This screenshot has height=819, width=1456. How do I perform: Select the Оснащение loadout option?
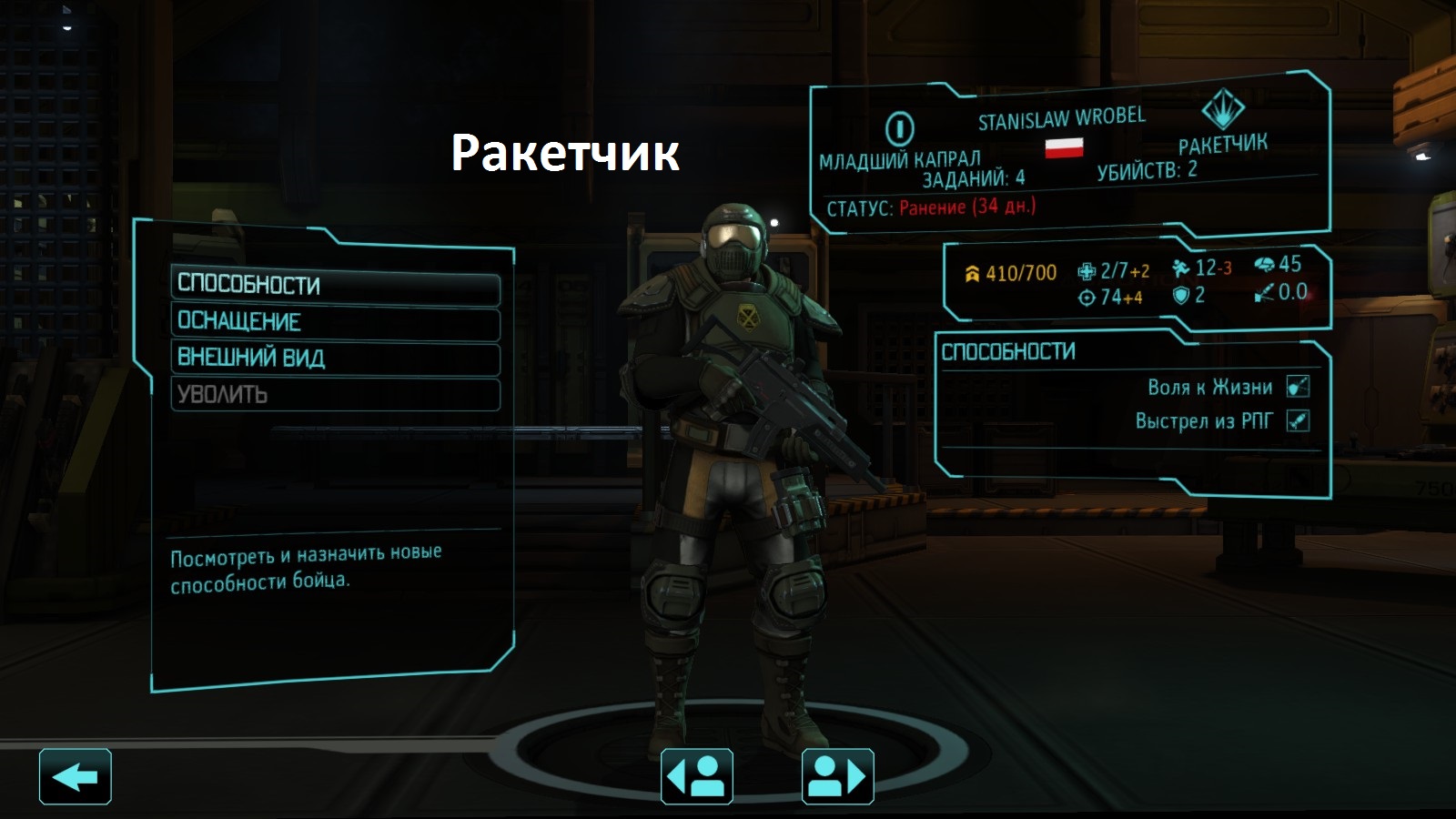point(335,322)
